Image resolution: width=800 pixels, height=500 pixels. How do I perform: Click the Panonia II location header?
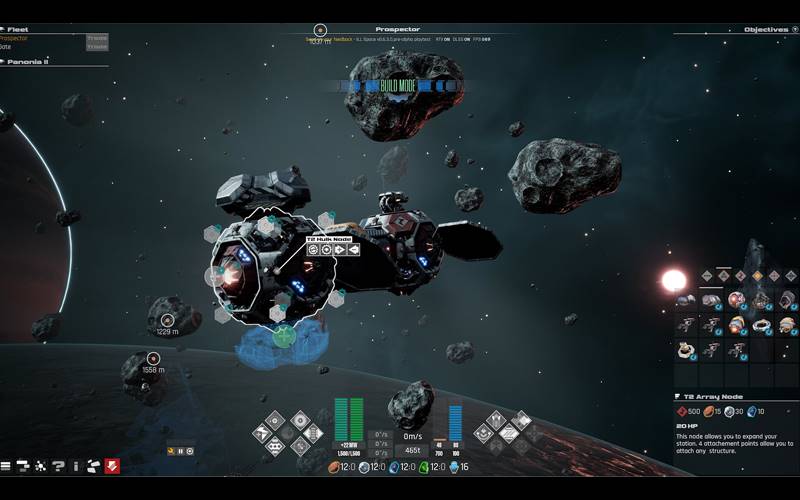click(28, 62)
